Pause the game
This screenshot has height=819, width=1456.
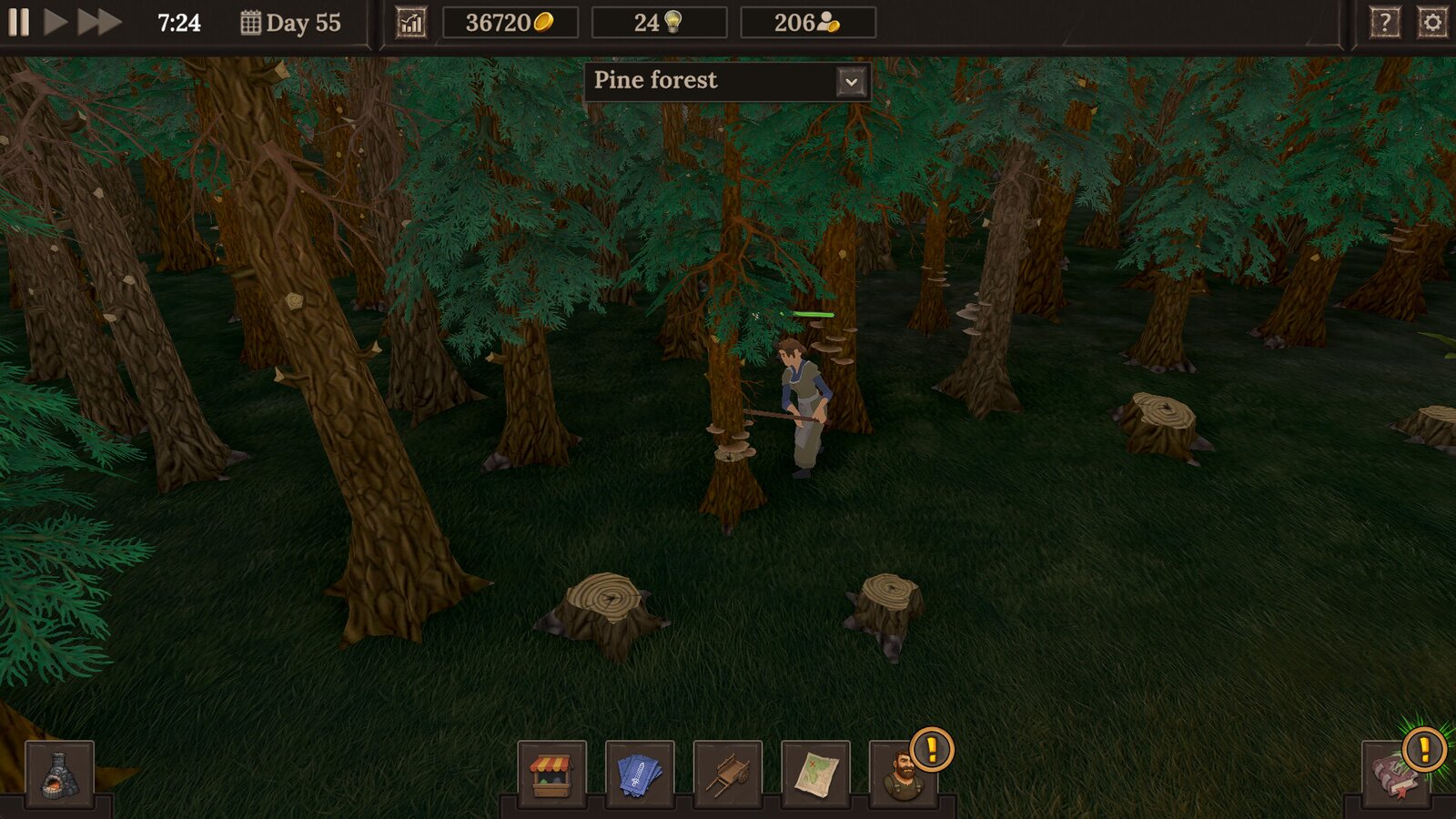(19, 22)
